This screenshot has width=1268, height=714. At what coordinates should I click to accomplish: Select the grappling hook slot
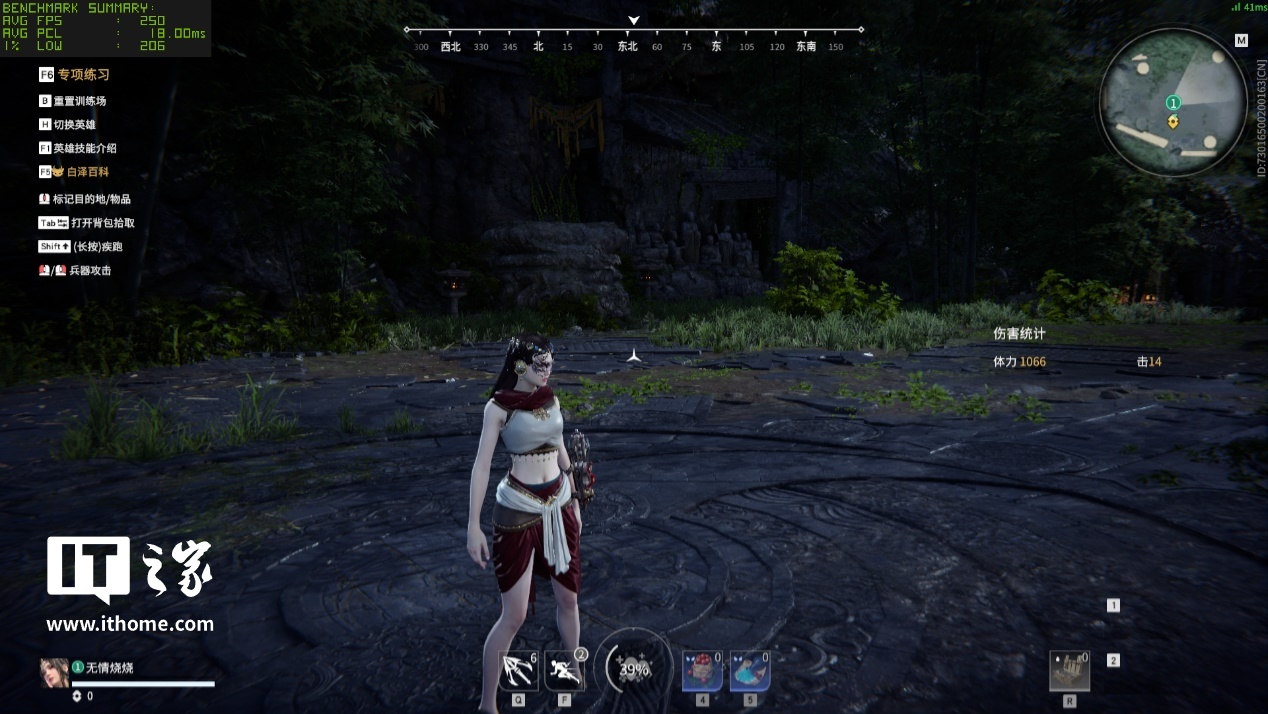518,671
